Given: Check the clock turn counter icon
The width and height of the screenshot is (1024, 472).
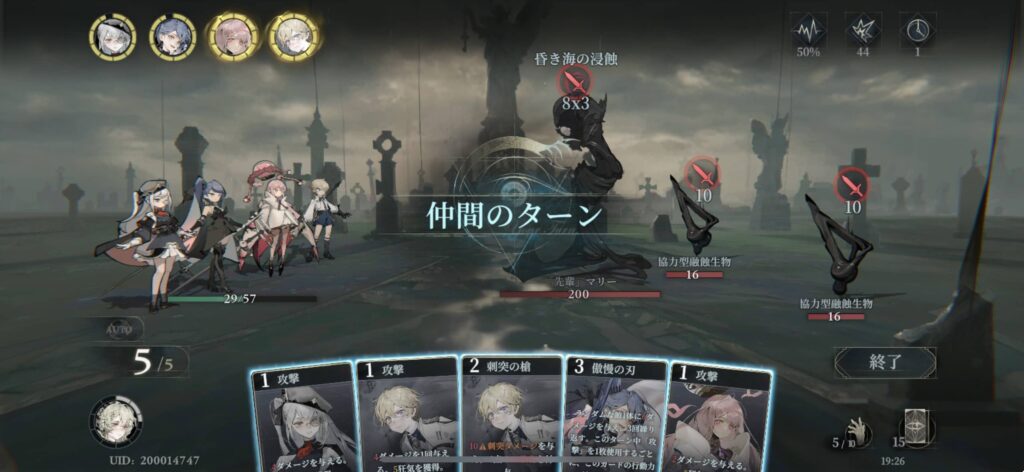Looking at the screenshot, I should coord(917,27).
